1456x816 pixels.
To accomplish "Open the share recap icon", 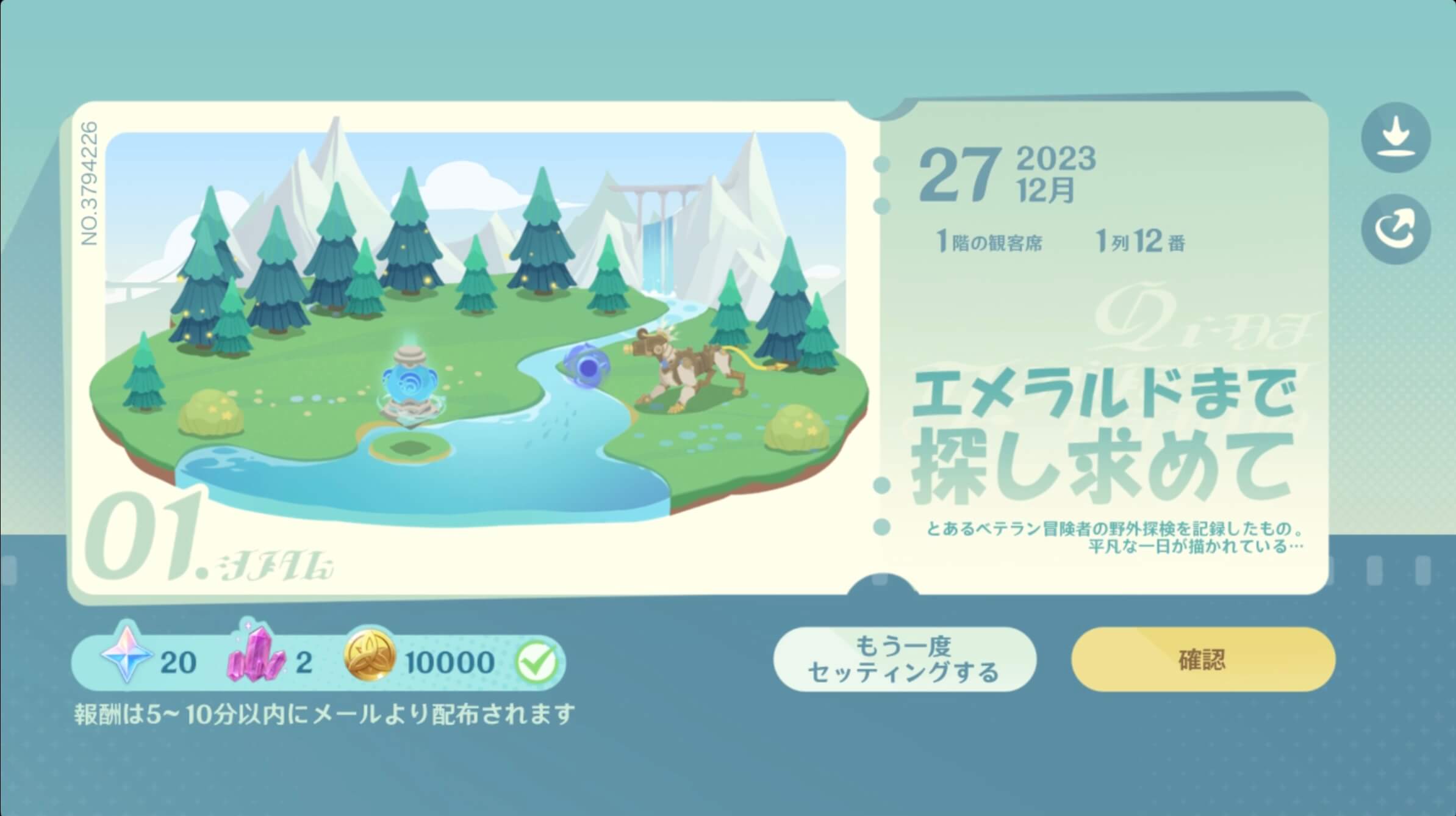I will (x=1396, y=228).
